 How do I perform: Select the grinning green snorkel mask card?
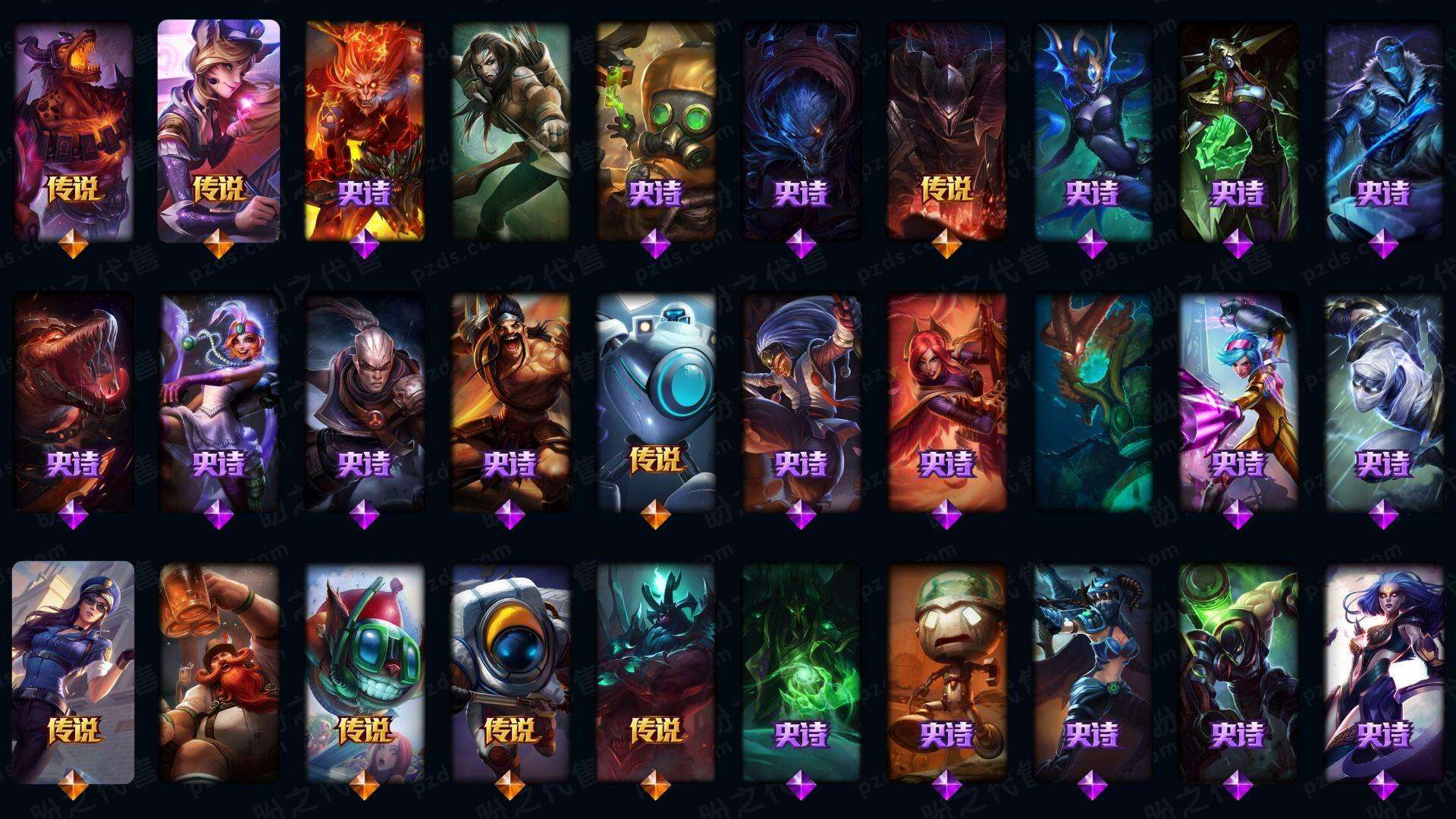pos(364,673)
